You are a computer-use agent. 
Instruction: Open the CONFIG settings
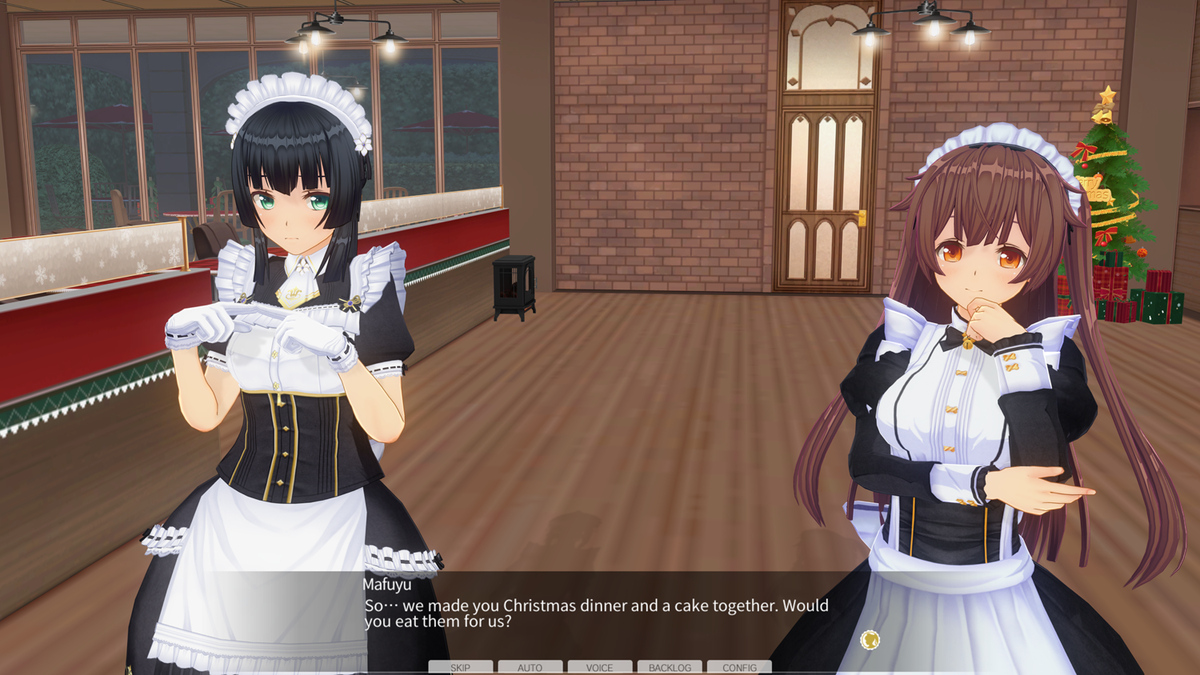click(x=739, y=667)
